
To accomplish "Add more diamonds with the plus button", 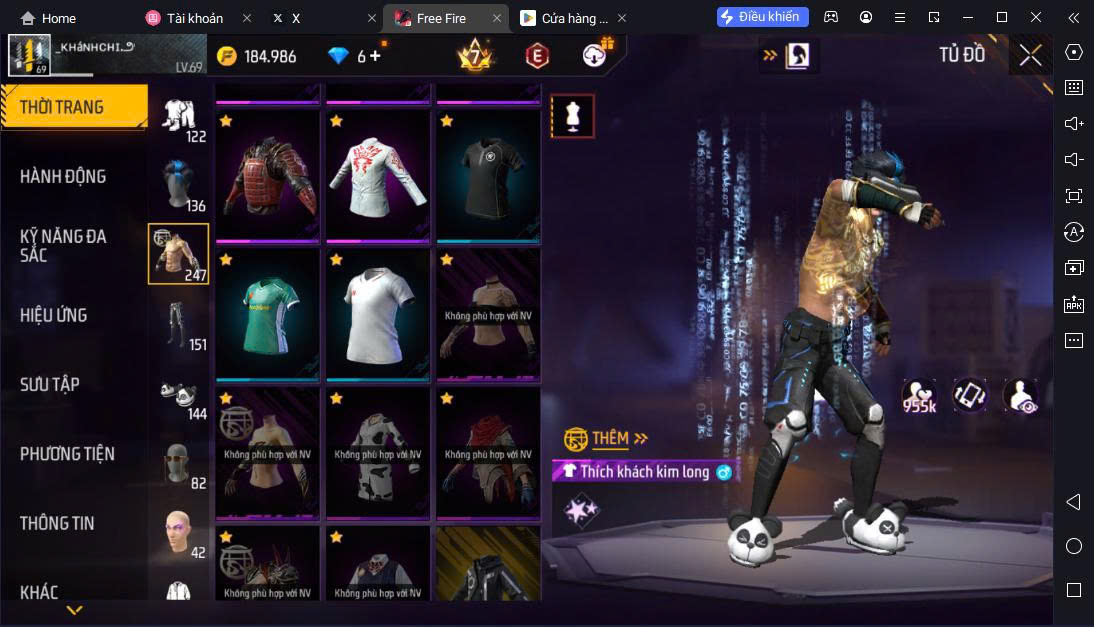I will click(376, 56).
